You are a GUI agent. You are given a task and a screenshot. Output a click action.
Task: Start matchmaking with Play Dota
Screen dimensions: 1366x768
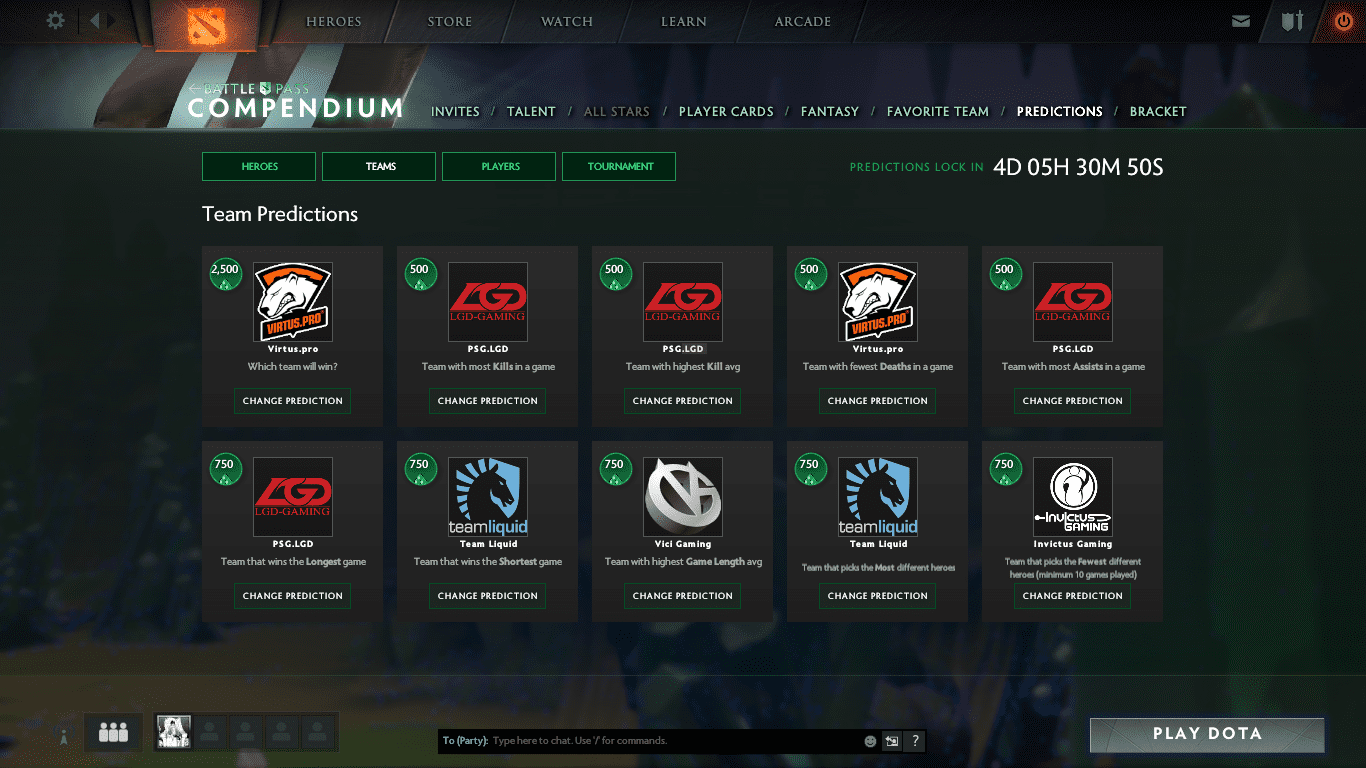pos(1206,734)
